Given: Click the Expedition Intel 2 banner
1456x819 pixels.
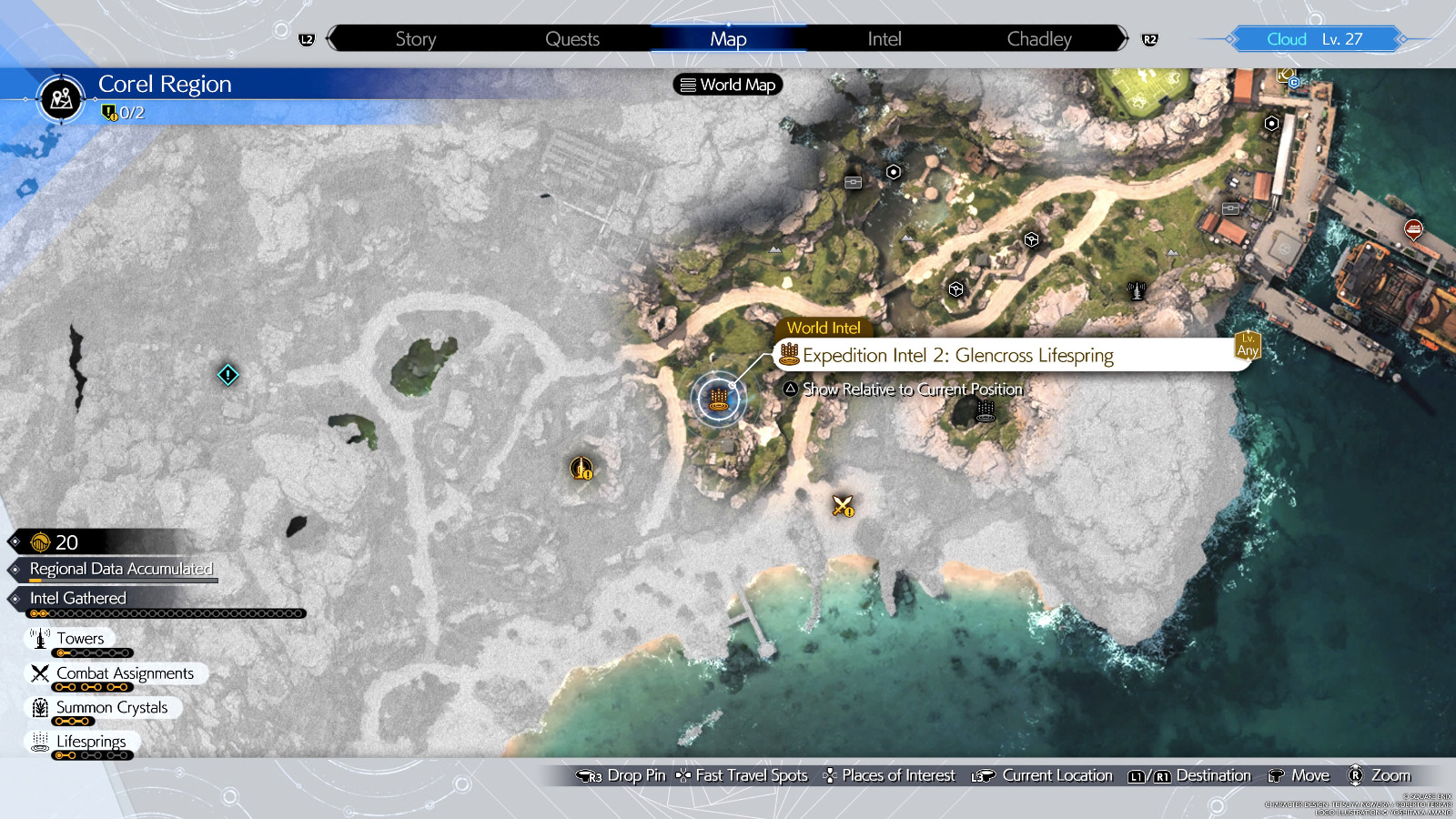Looking at the screenshot, I should (x=955, y=355).
